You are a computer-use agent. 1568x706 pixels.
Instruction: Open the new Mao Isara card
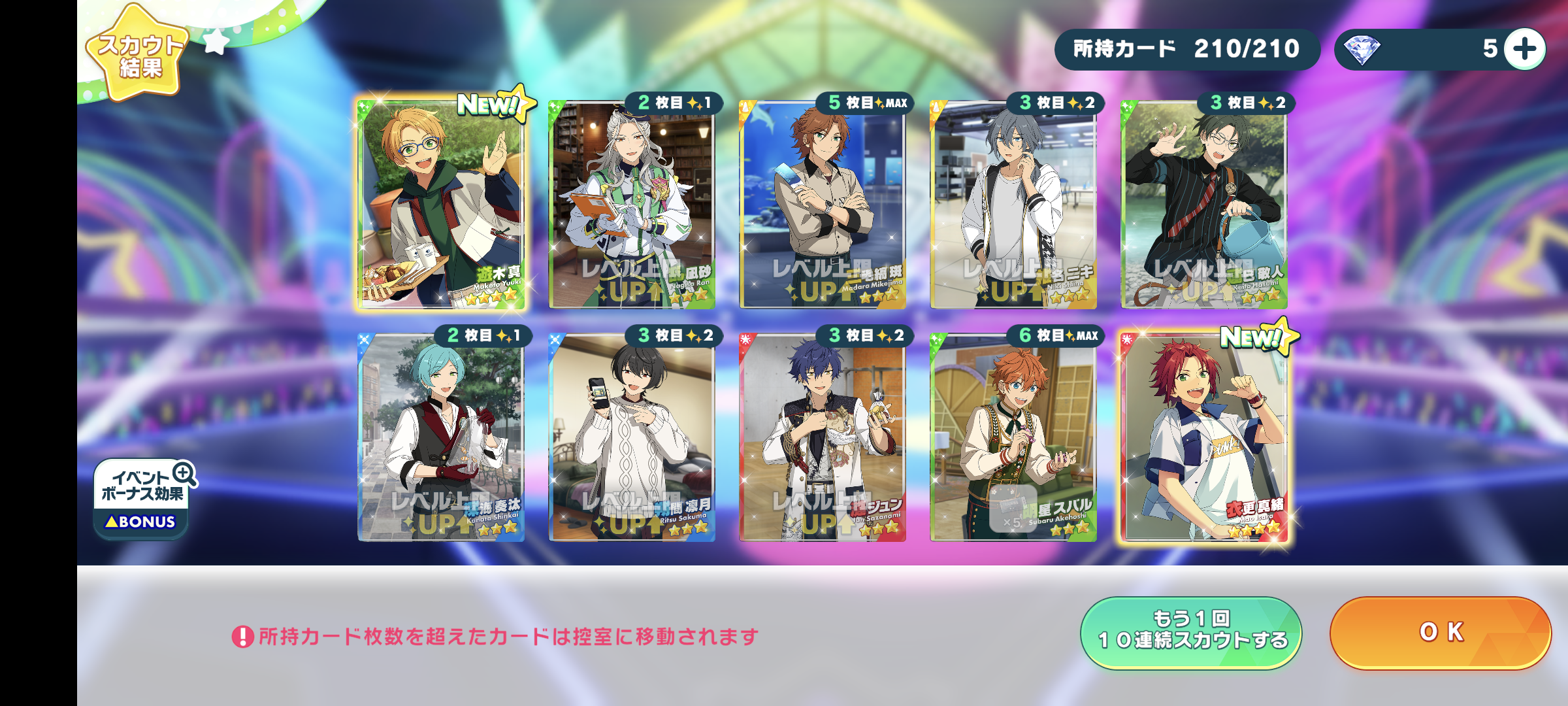[1204, 438]
